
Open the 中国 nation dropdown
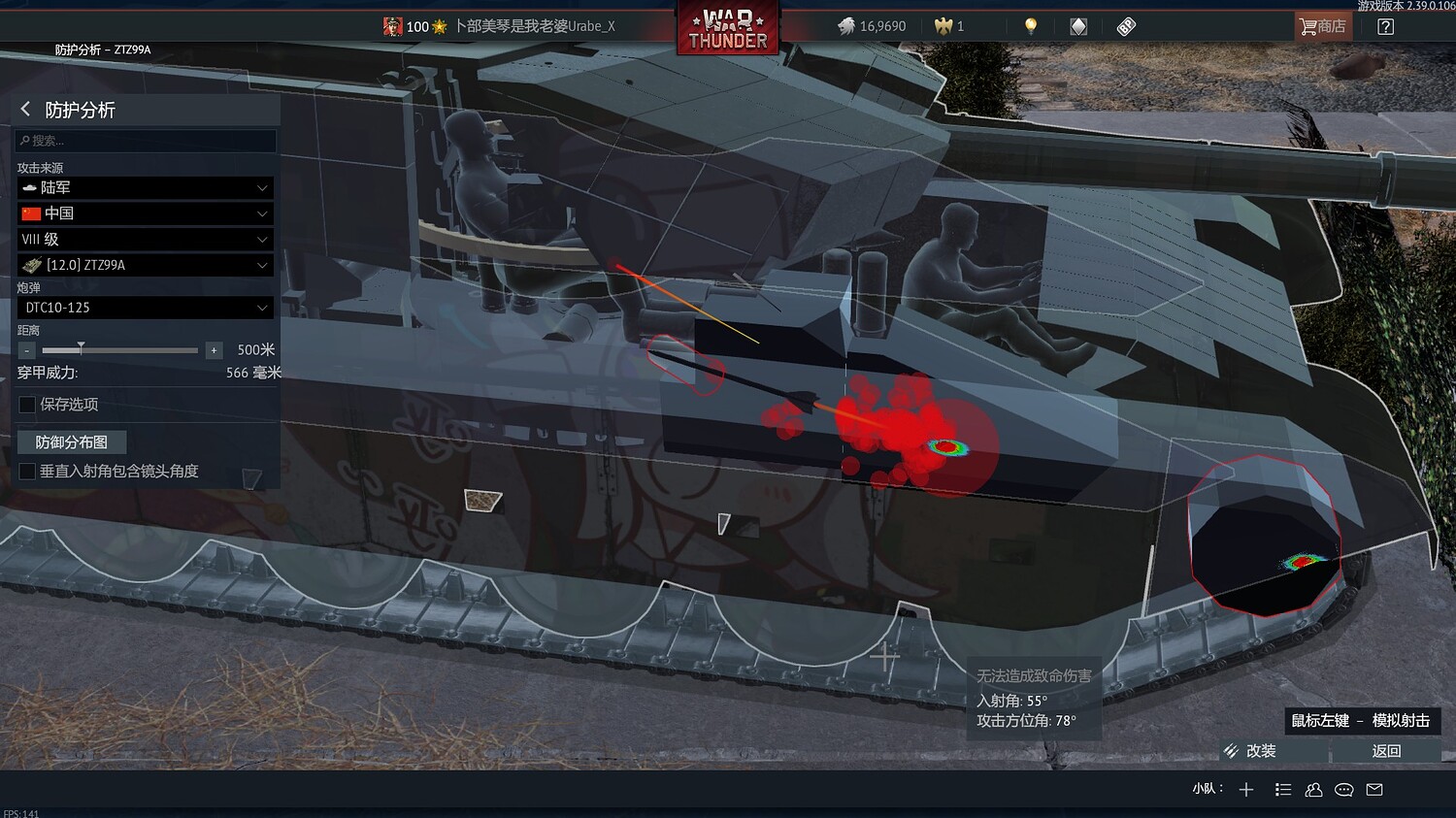(144, 213)
